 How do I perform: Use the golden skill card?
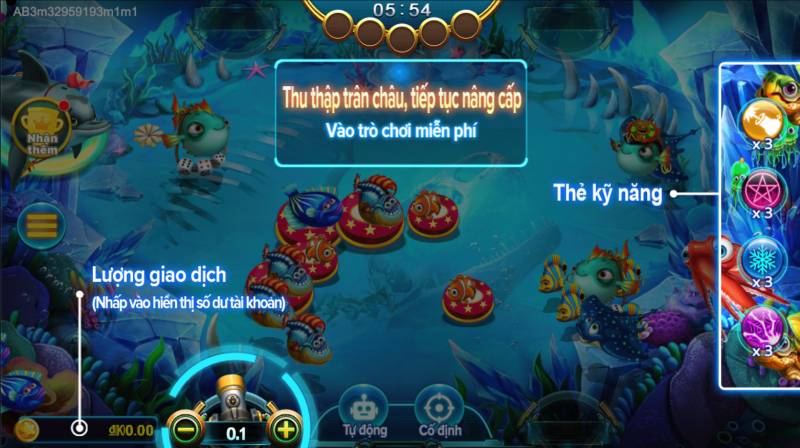[763, 120]
